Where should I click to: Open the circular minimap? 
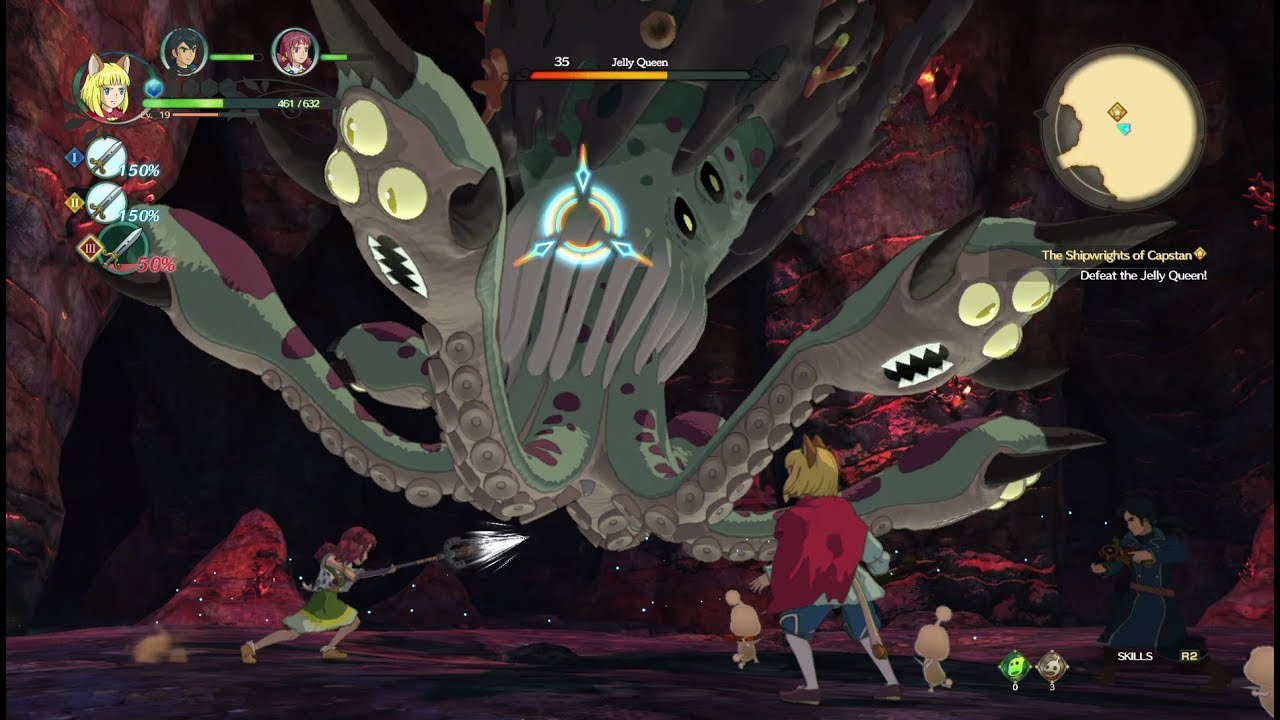(1122, 127)
